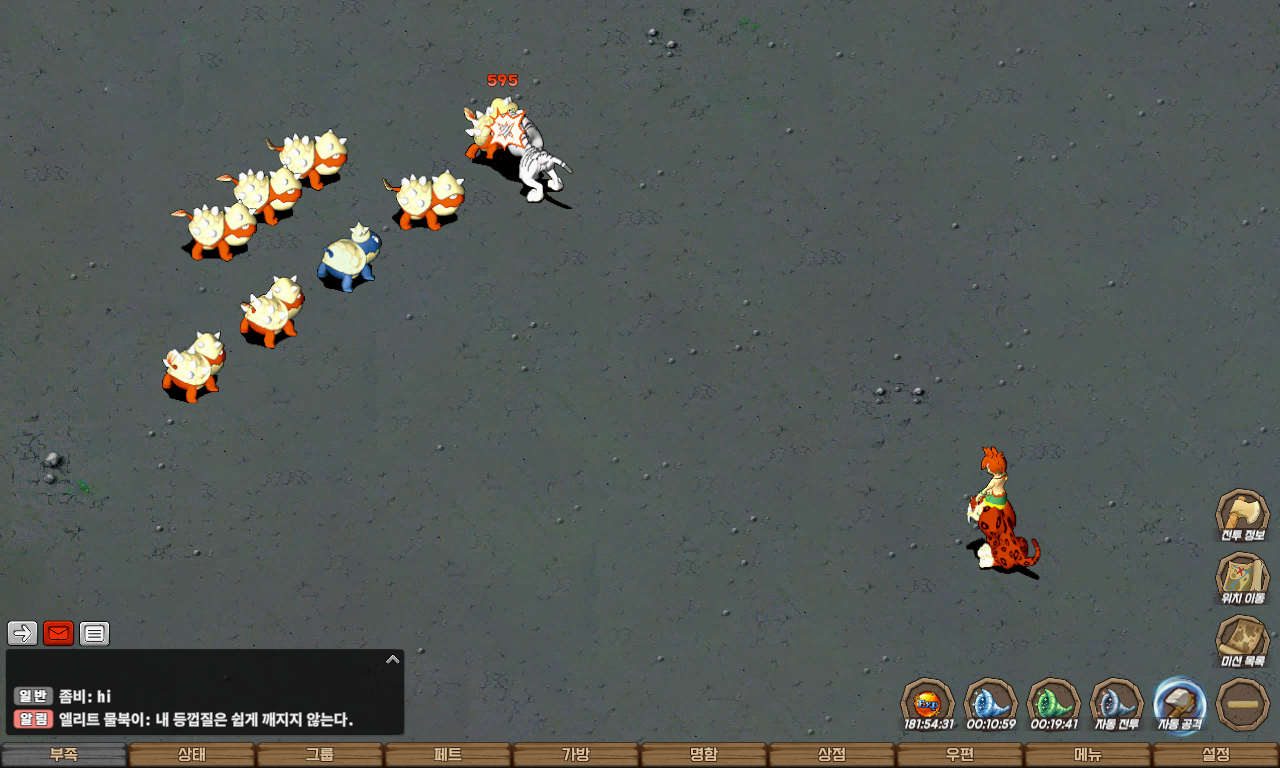The image size is (1280, 768).
Task: Open the 부족 (tribe) menu
Action: 64,755
